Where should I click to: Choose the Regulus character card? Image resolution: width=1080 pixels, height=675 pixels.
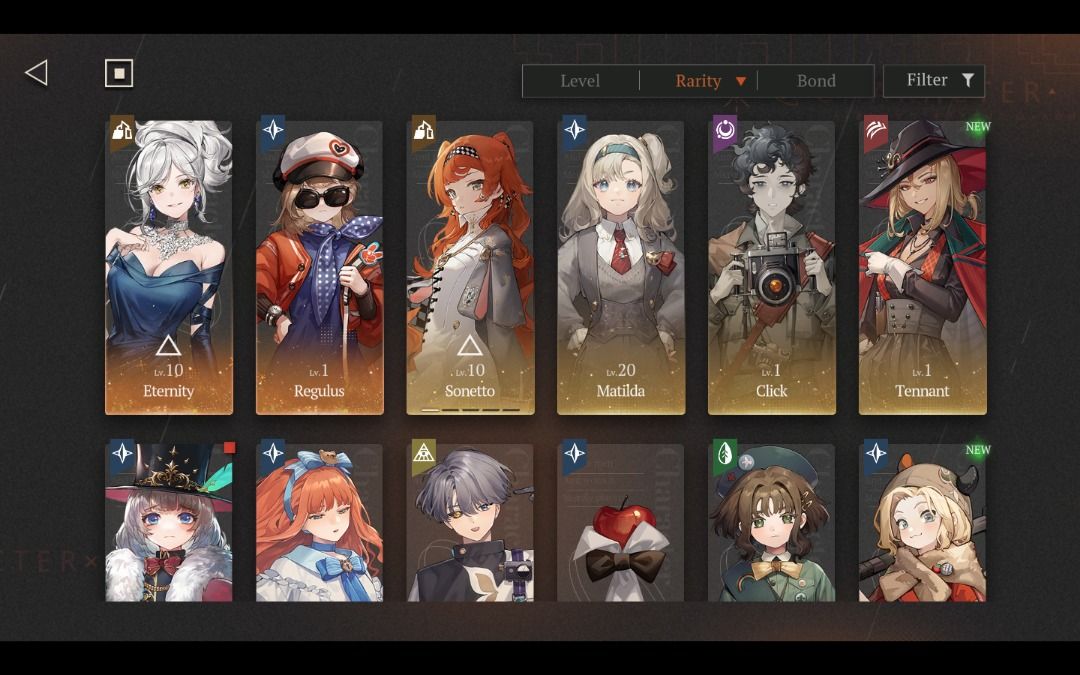click(320, 267)
